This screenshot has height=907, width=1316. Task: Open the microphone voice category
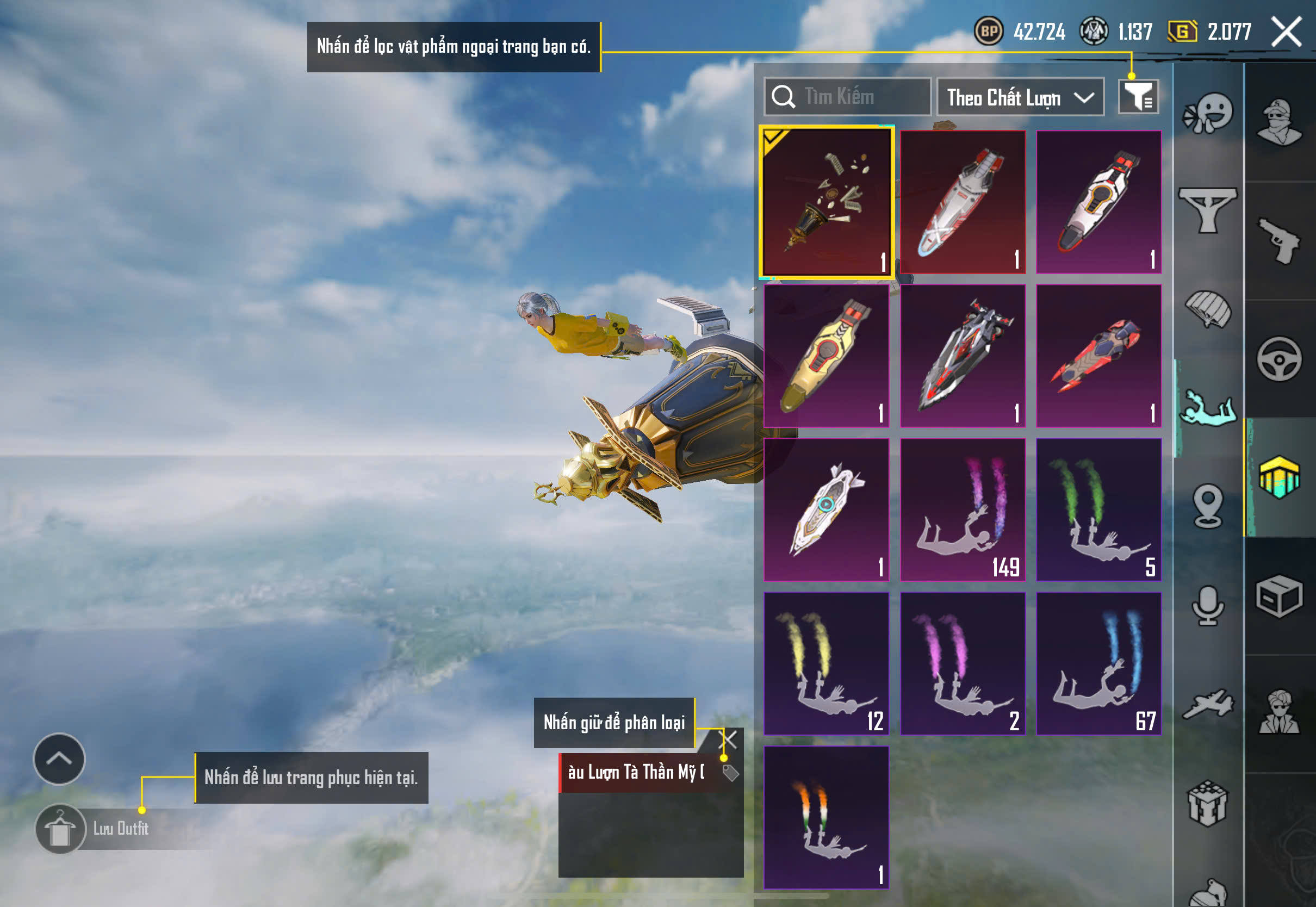[x=1208, y=606]
